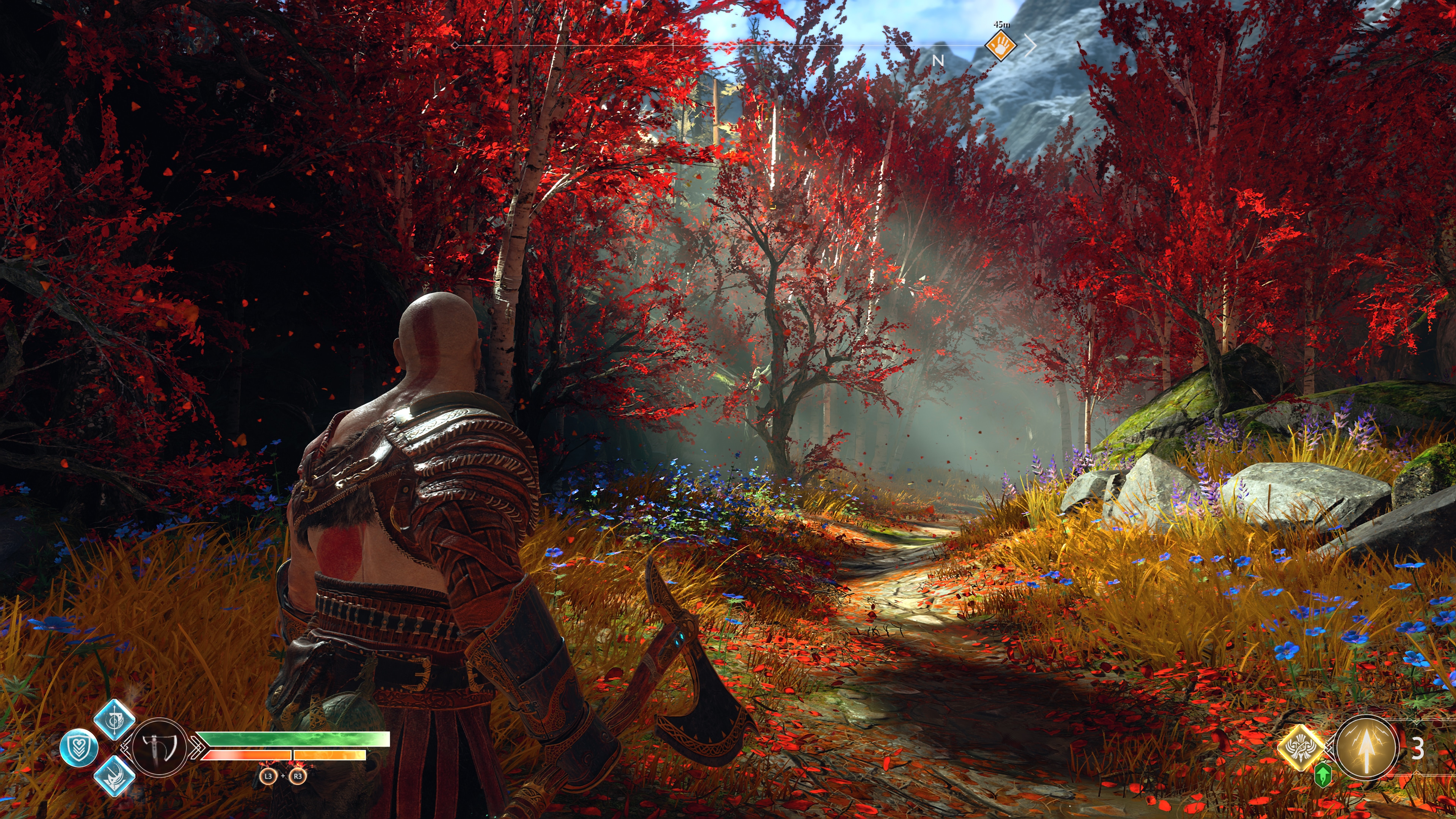Activate the lower blue diamond runic attack
Image resolution: width=1456 pixels, height=819 pixels.
(x=114, y=776)
